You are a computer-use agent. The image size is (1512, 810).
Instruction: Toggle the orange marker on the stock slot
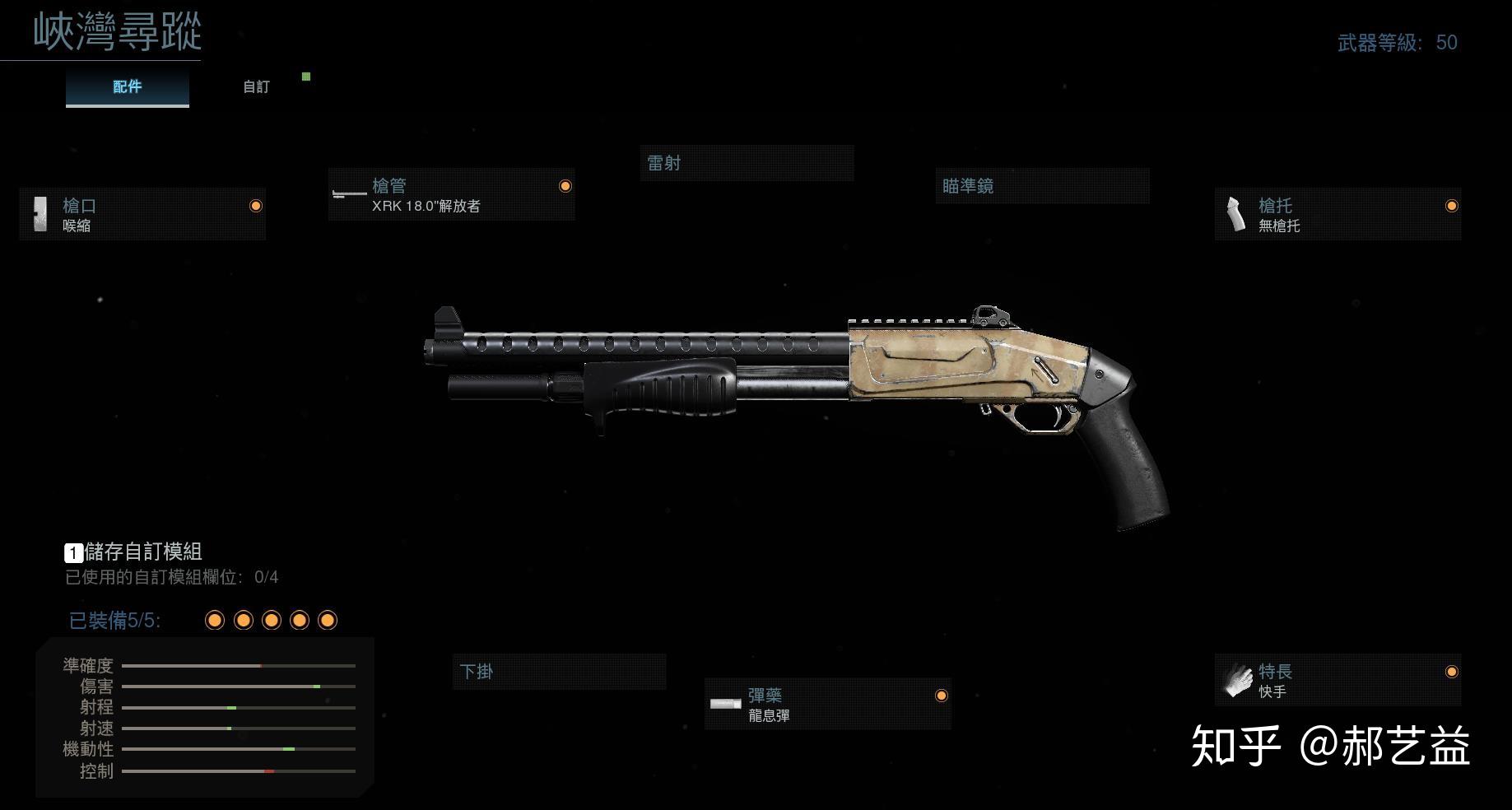pos(1450,206)
